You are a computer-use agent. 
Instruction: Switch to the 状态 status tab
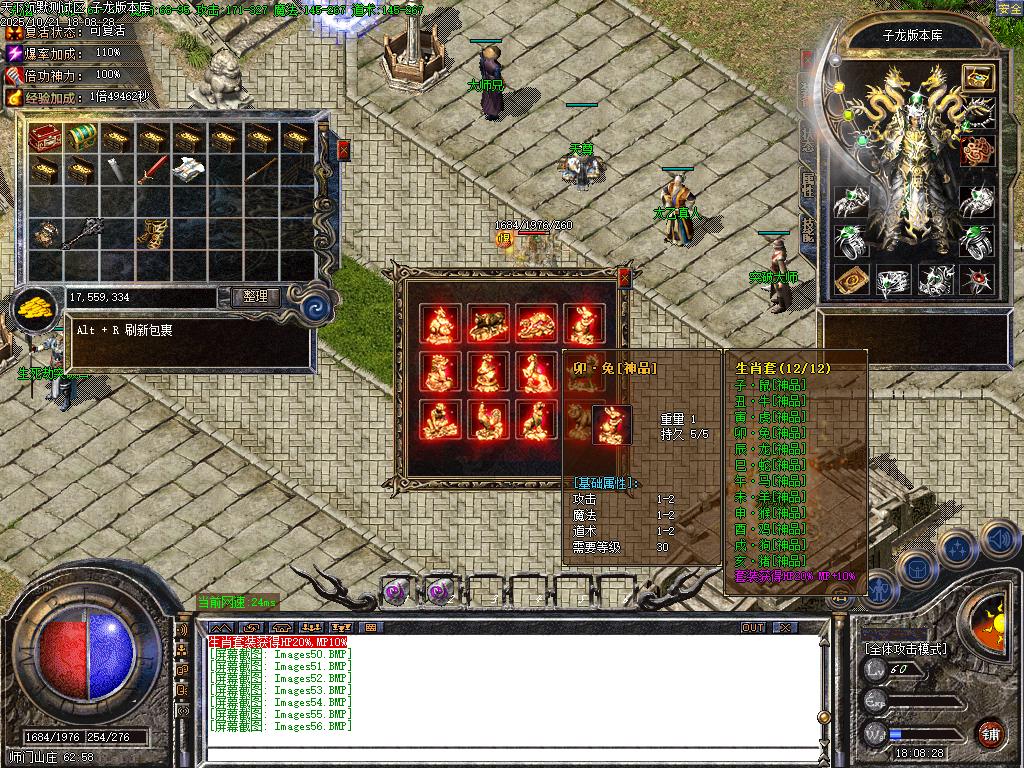tap(808, 138)
